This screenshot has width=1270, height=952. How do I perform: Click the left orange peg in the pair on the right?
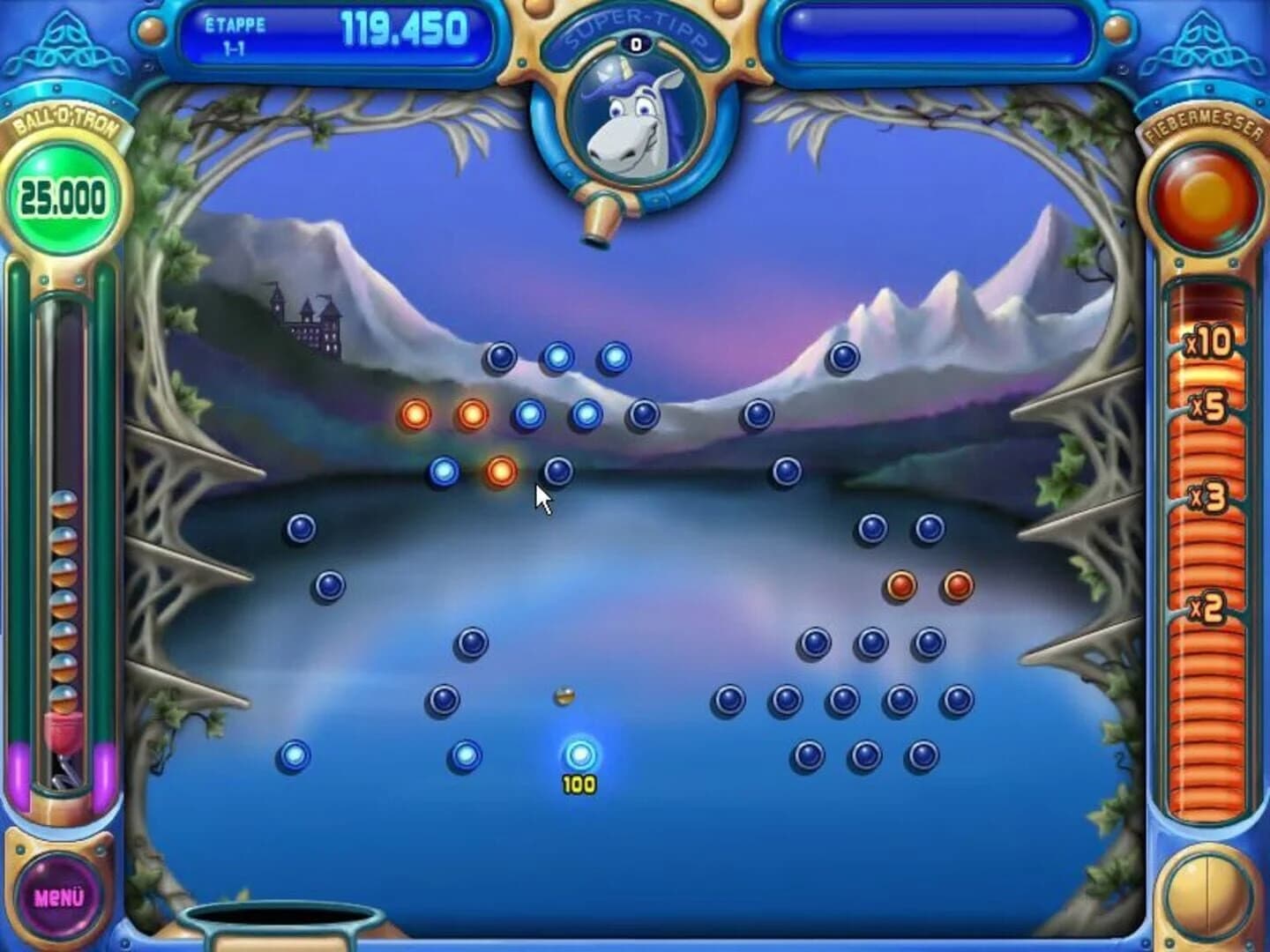(901, 584)
